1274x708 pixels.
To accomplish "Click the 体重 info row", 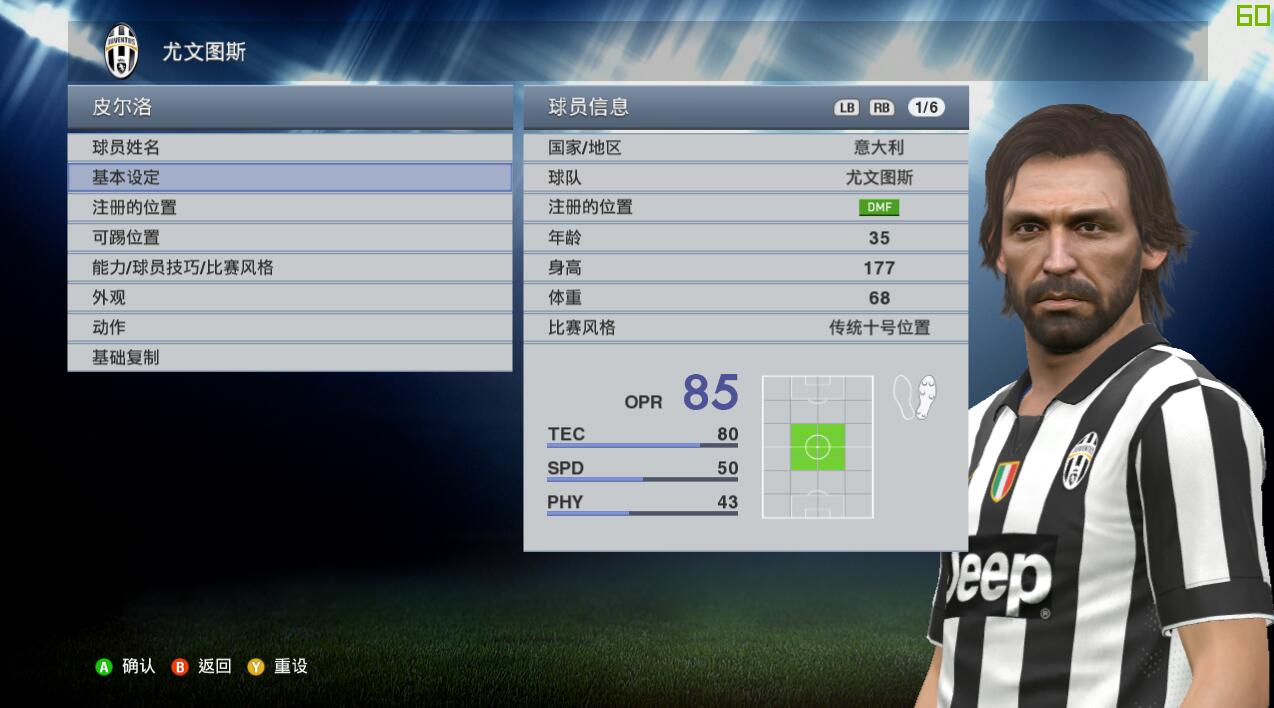I will pyautogui.click(x=745, y=298).
